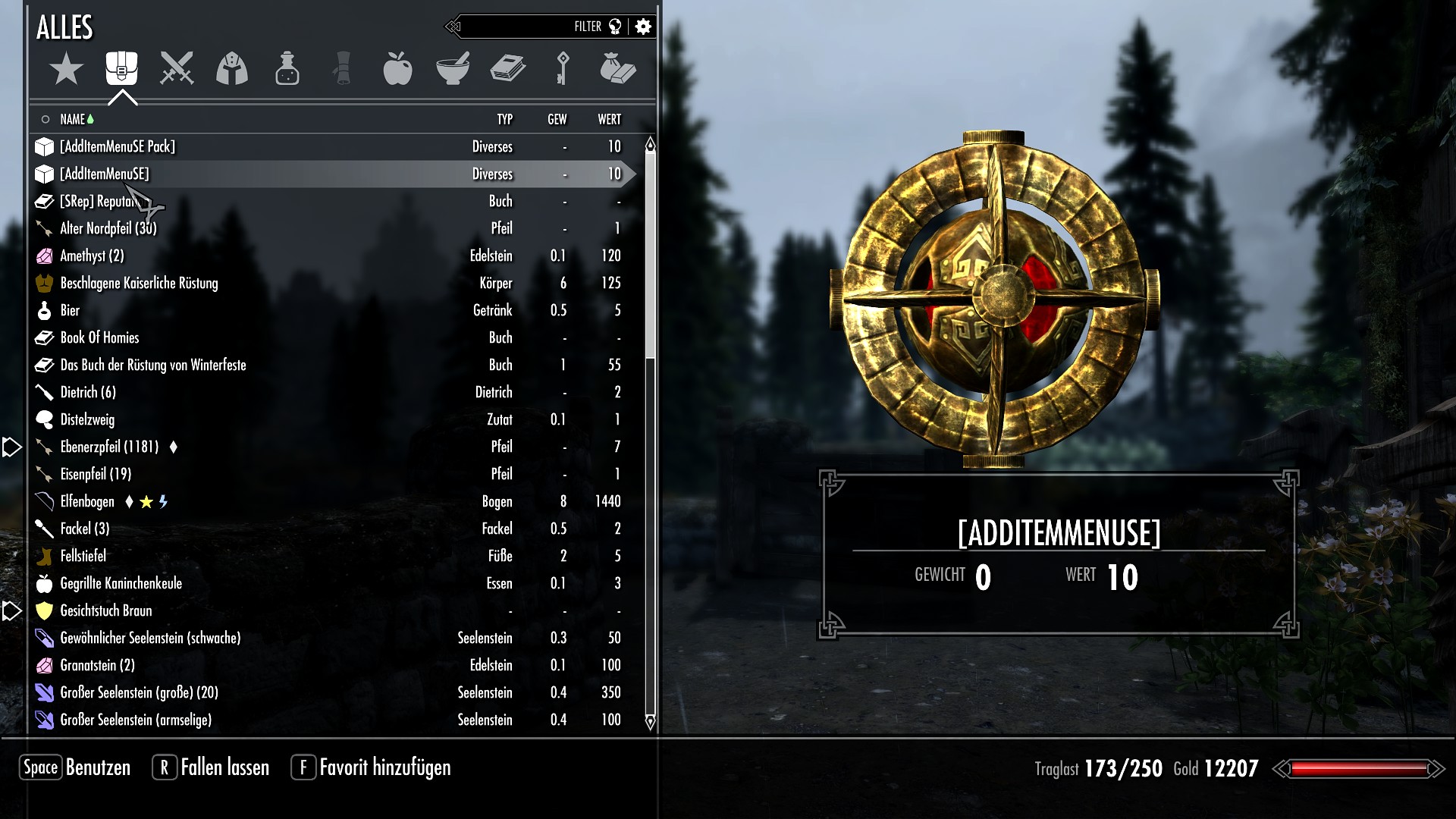Image resolution: width=1456 pixels, height=819 pixels.
Task: Toggle sorting by the WERT column
Action: (x=610, y=119)
